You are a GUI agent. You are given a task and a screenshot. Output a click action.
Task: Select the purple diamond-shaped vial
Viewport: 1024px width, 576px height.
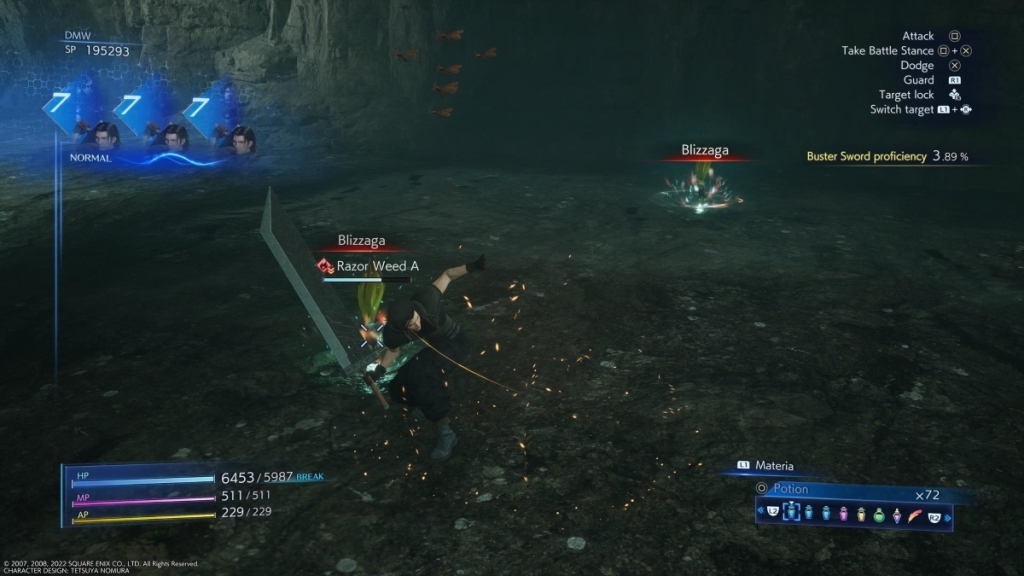point(897,513)
